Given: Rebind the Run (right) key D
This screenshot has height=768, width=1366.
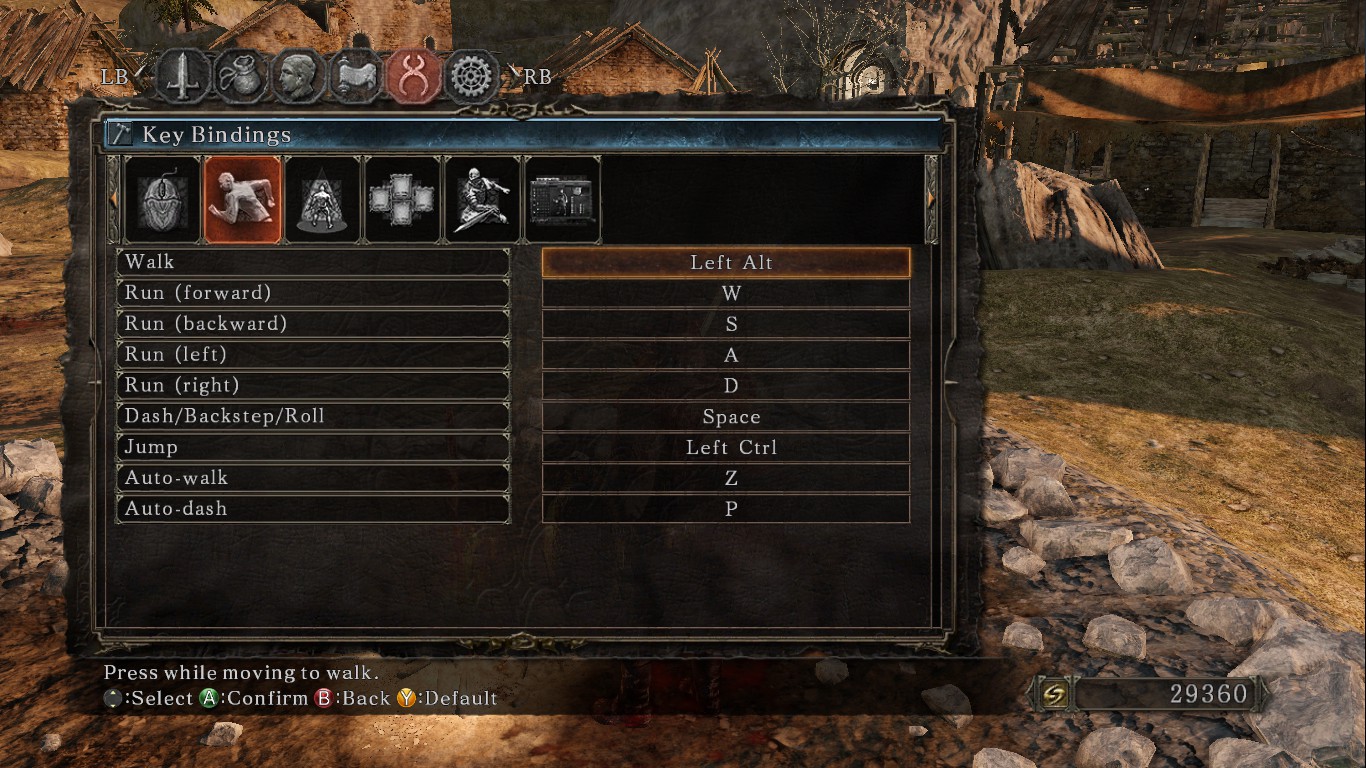Looking at the screenshot, I should 726,386.
